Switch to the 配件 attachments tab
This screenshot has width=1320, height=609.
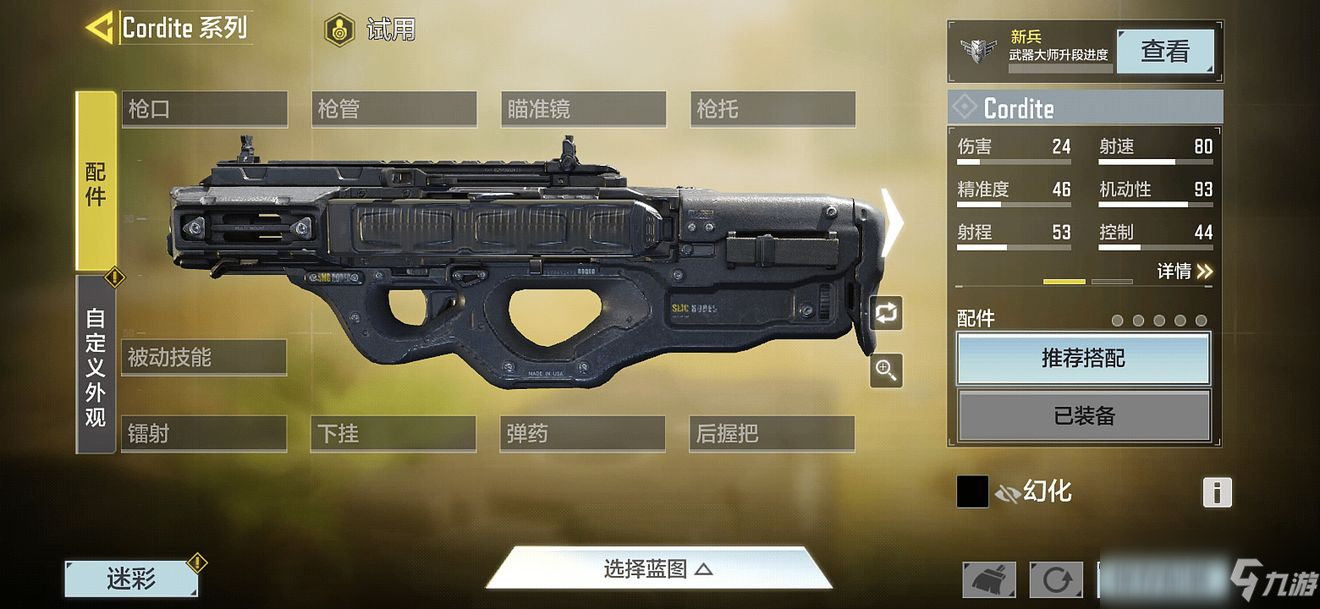point(96,181)
